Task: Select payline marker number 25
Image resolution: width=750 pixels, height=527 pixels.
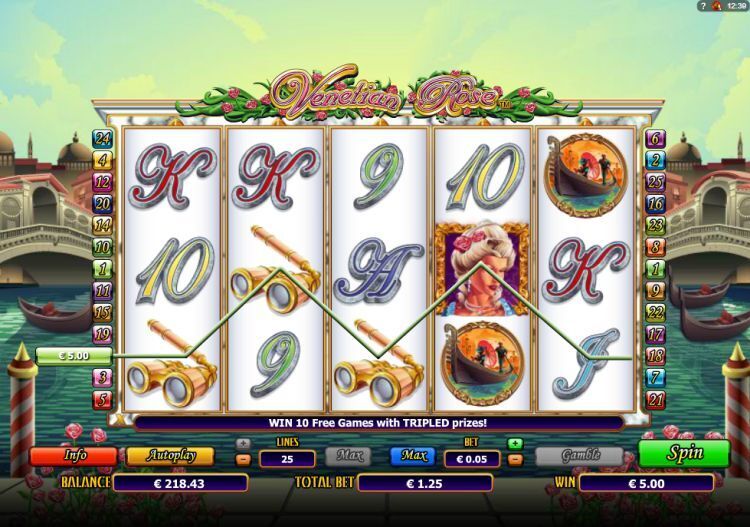Action: 656,181
